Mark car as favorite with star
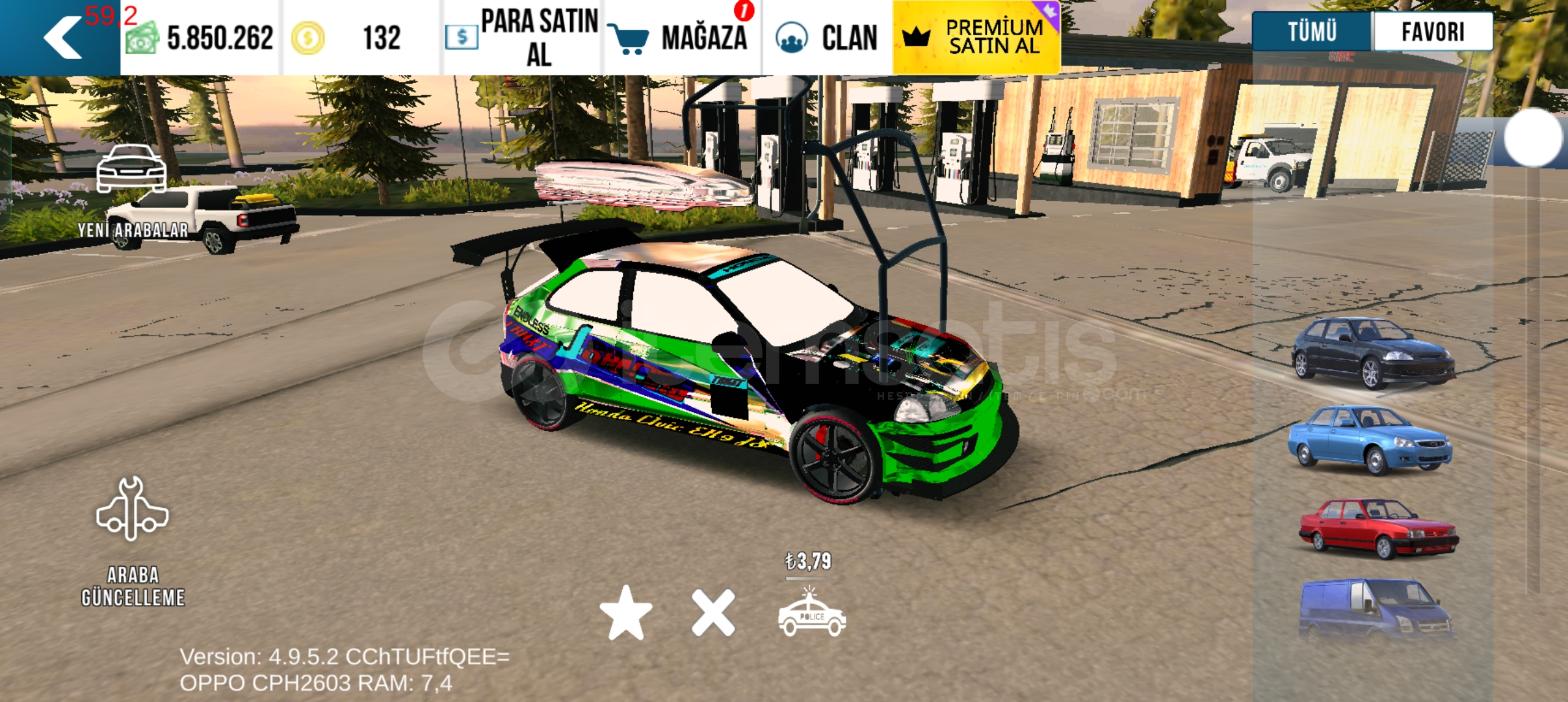Viewport: 1568px width, 702px height. click(x=625, y=614)
